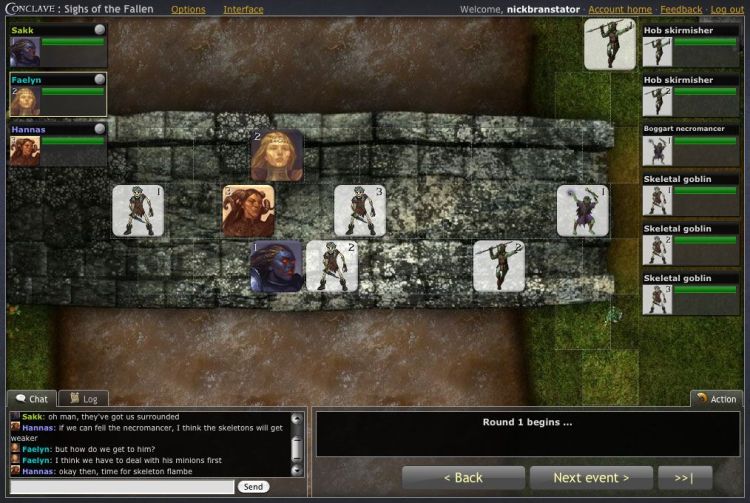This screenshot has width=750, height=503.
Task: Switch to the Chat tab
Action: pos(32,399)
